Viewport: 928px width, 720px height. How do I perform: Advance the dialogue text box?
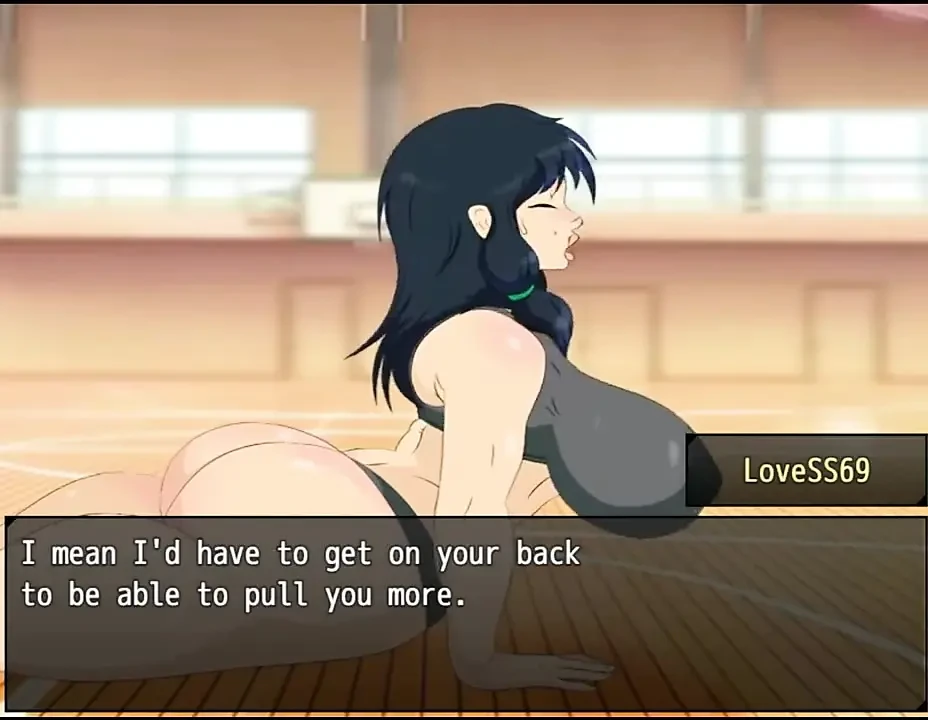pos(464,612)
